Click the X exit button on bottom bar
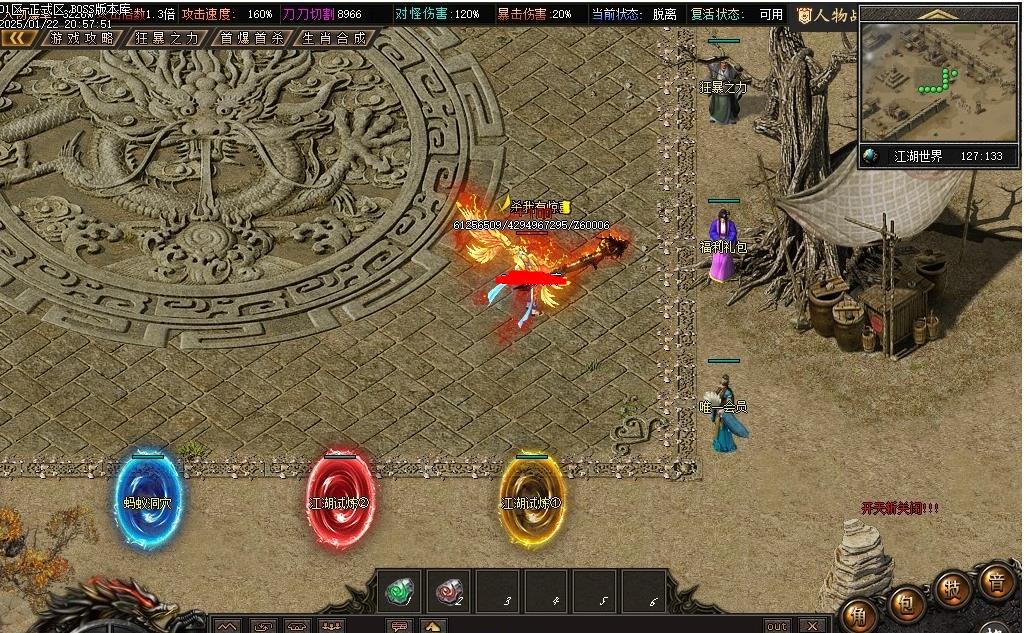Viewport: 1029px width, 633px height. click(812, 626)
